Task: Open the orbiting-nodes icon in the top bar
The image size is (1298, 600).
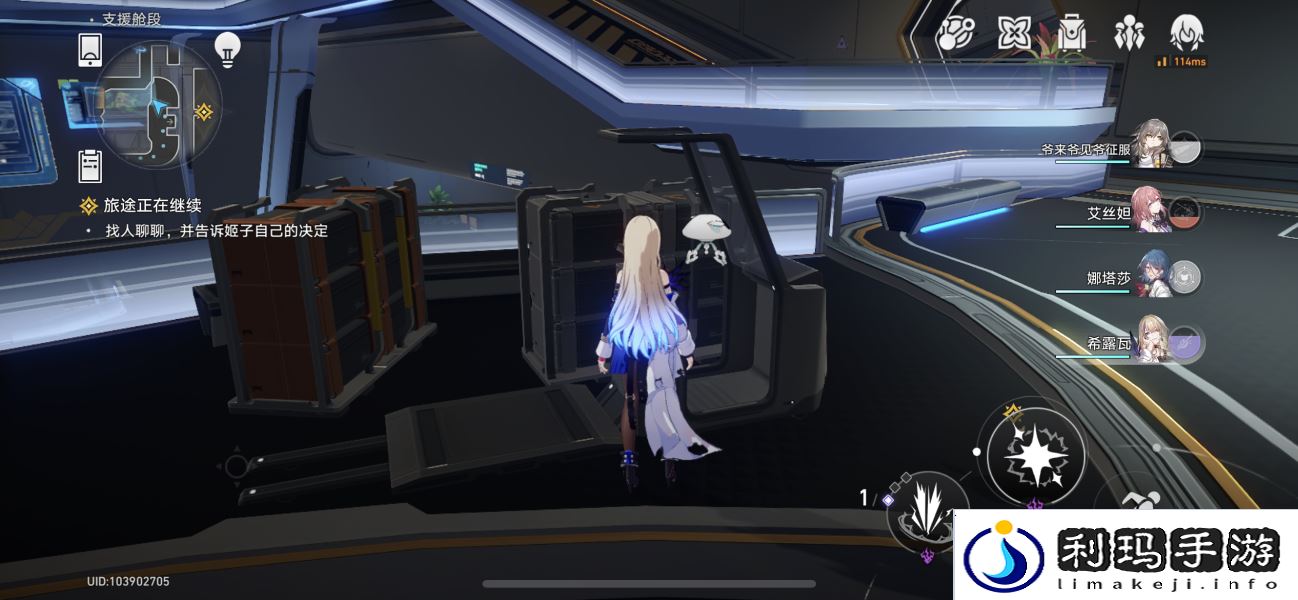Action: coord(954,36)
